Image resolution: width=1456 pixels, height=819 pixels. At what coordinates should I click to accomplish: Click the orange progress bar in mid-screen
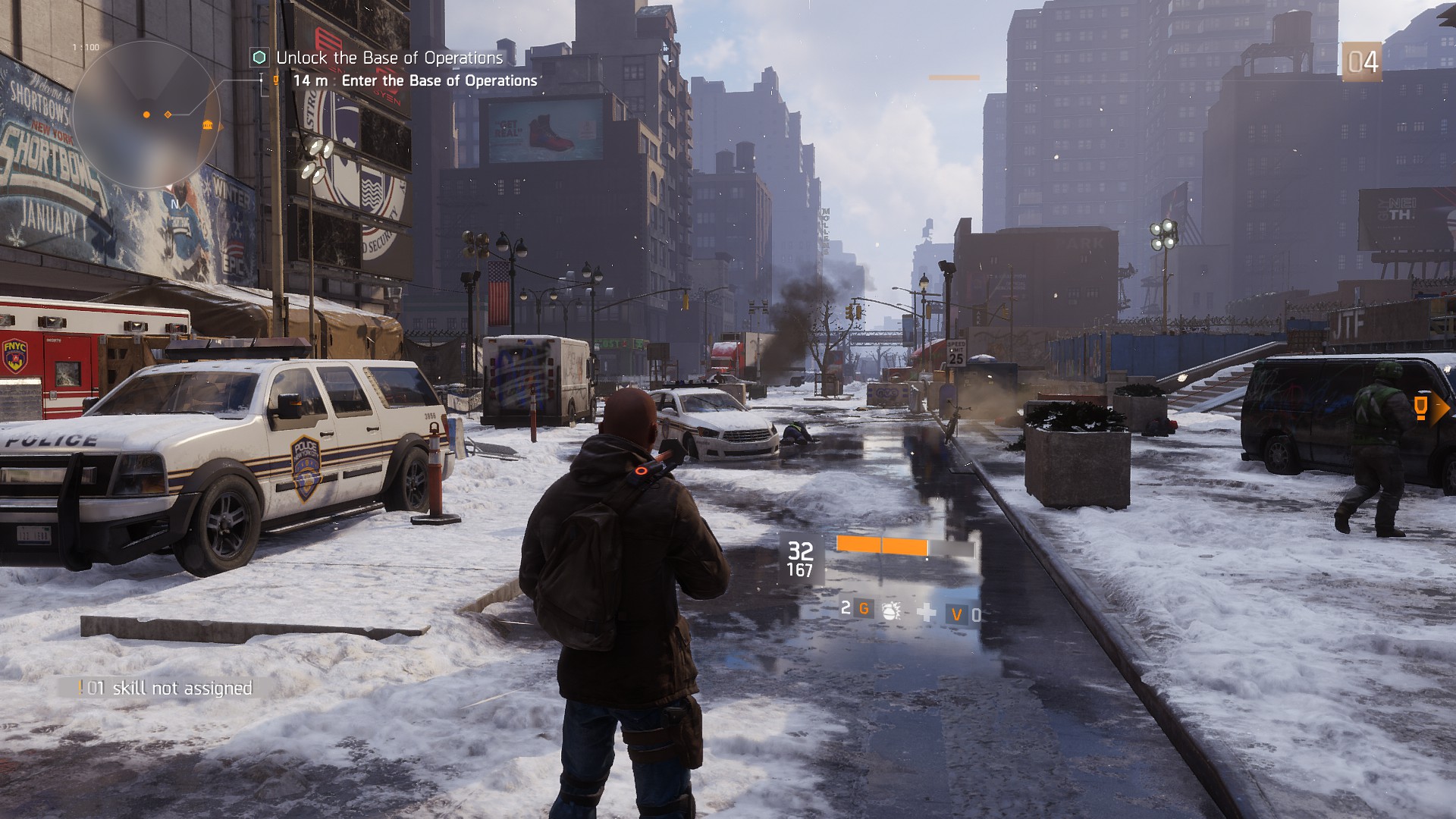click(x=883, y=544)
